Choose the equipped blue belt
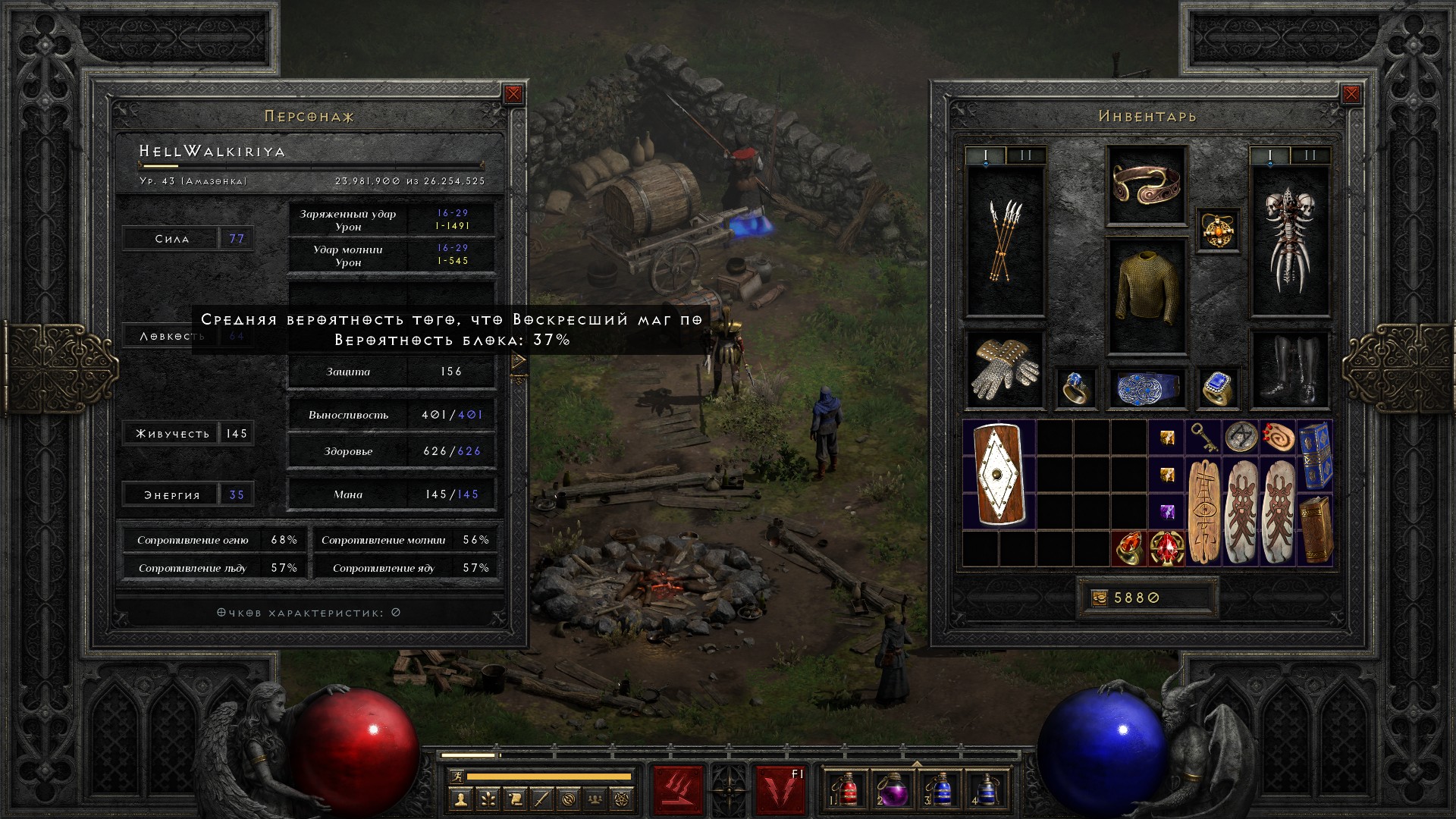The image size is (1456, 819). (x=1146, y=388)
